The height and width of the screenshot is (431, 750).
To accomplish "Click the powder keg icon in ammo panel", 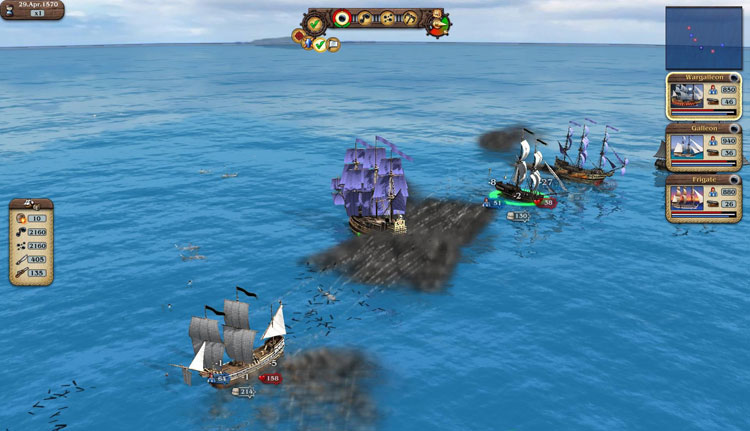I will point(21,218).
